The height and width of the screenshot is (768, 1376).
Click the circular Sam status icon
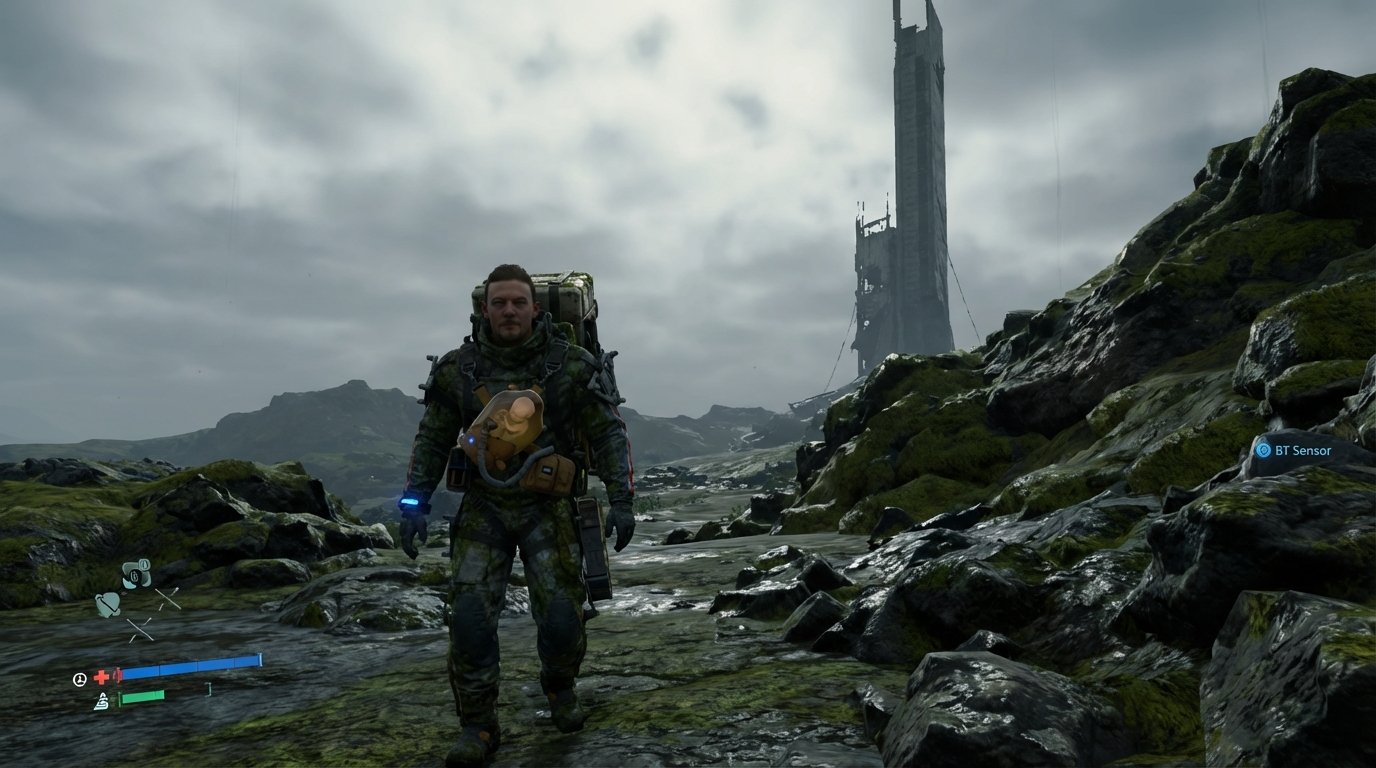(80, 680)
